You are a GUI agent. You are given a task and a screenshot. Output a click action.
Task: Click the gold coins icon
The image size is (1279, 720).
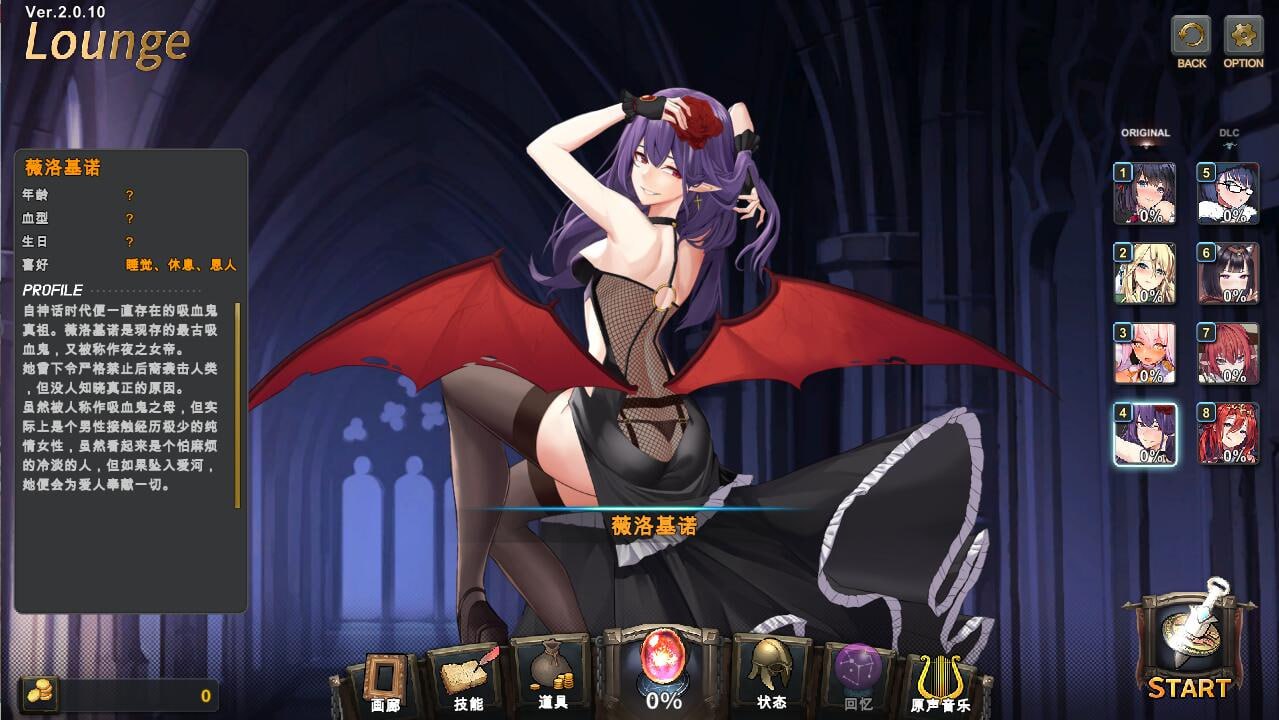pyautogui.click(x=39, y=693)
